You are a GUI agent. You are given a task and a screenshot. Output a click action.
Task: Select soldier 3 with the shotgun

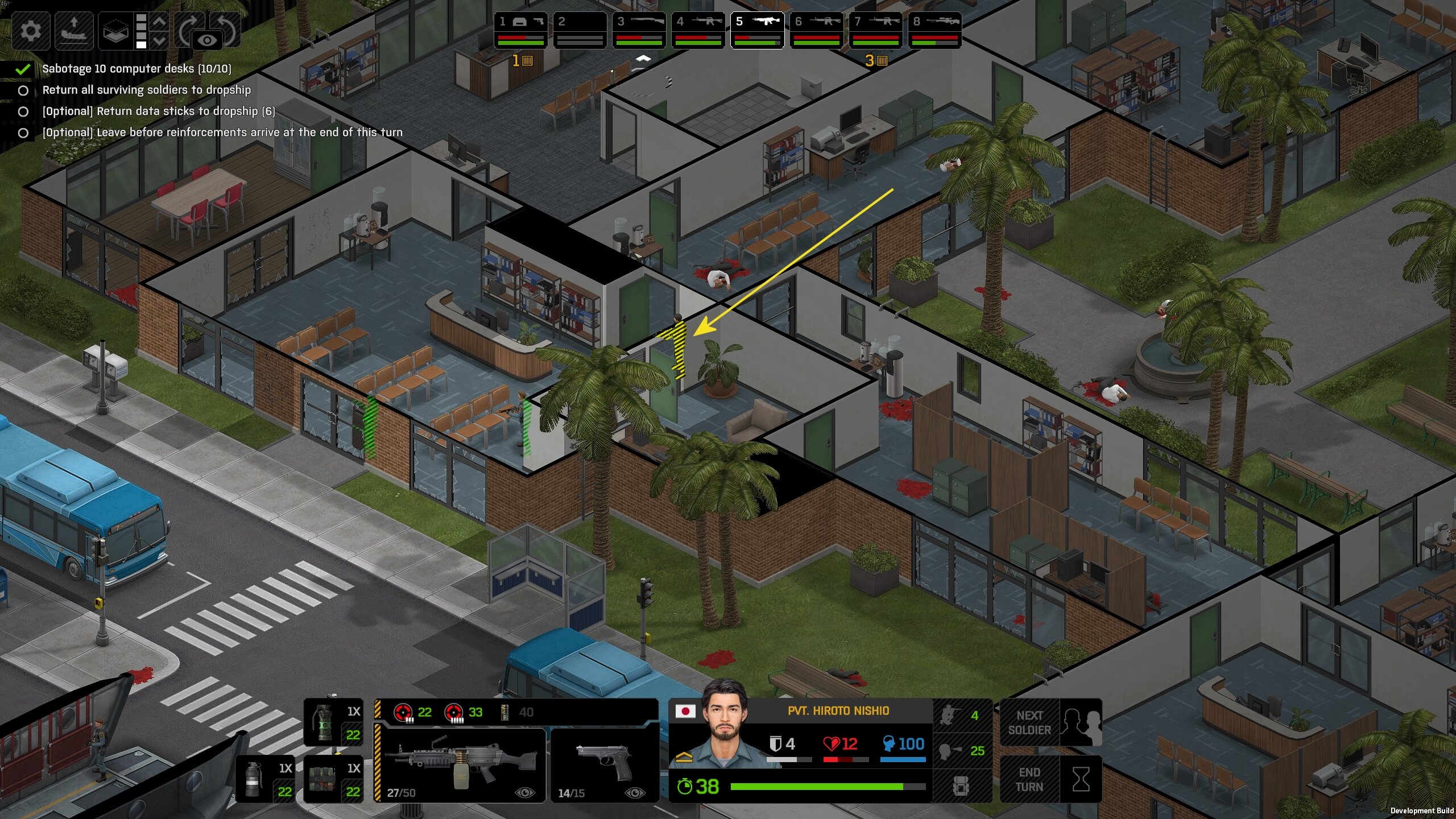[639, 30]
